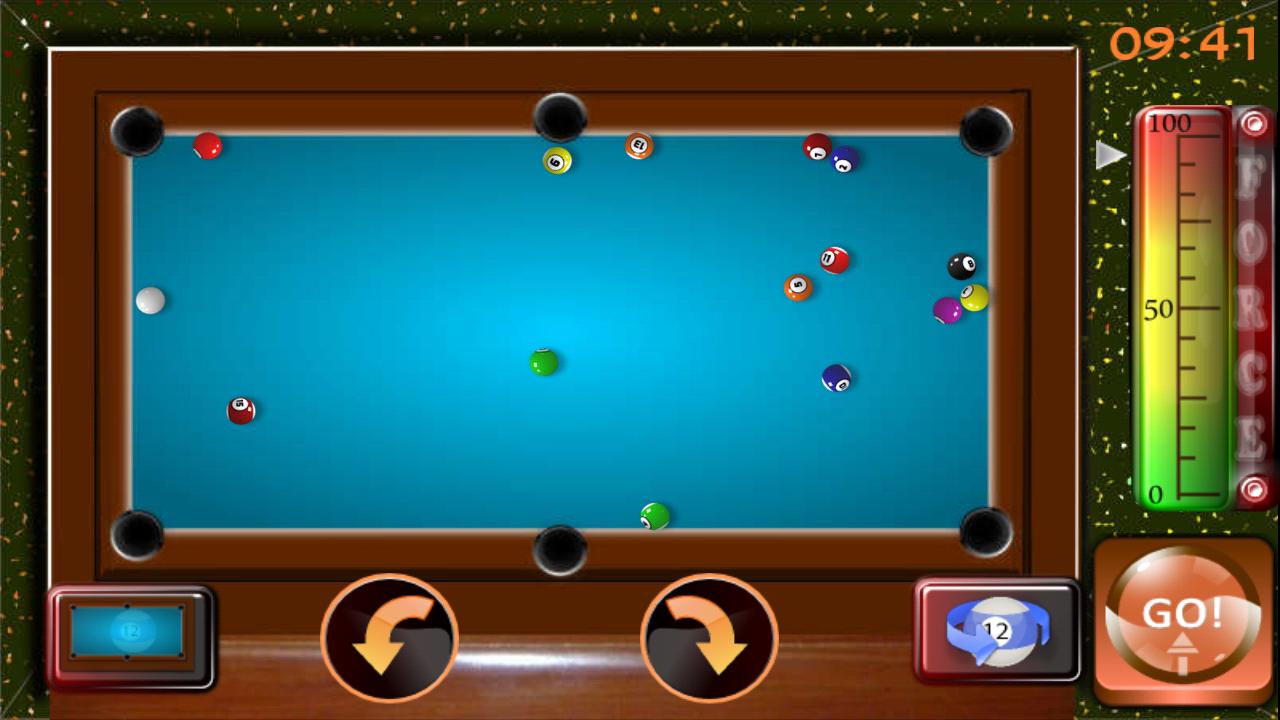Click the white aim arrow beside the force meter

click(1109, 154)
